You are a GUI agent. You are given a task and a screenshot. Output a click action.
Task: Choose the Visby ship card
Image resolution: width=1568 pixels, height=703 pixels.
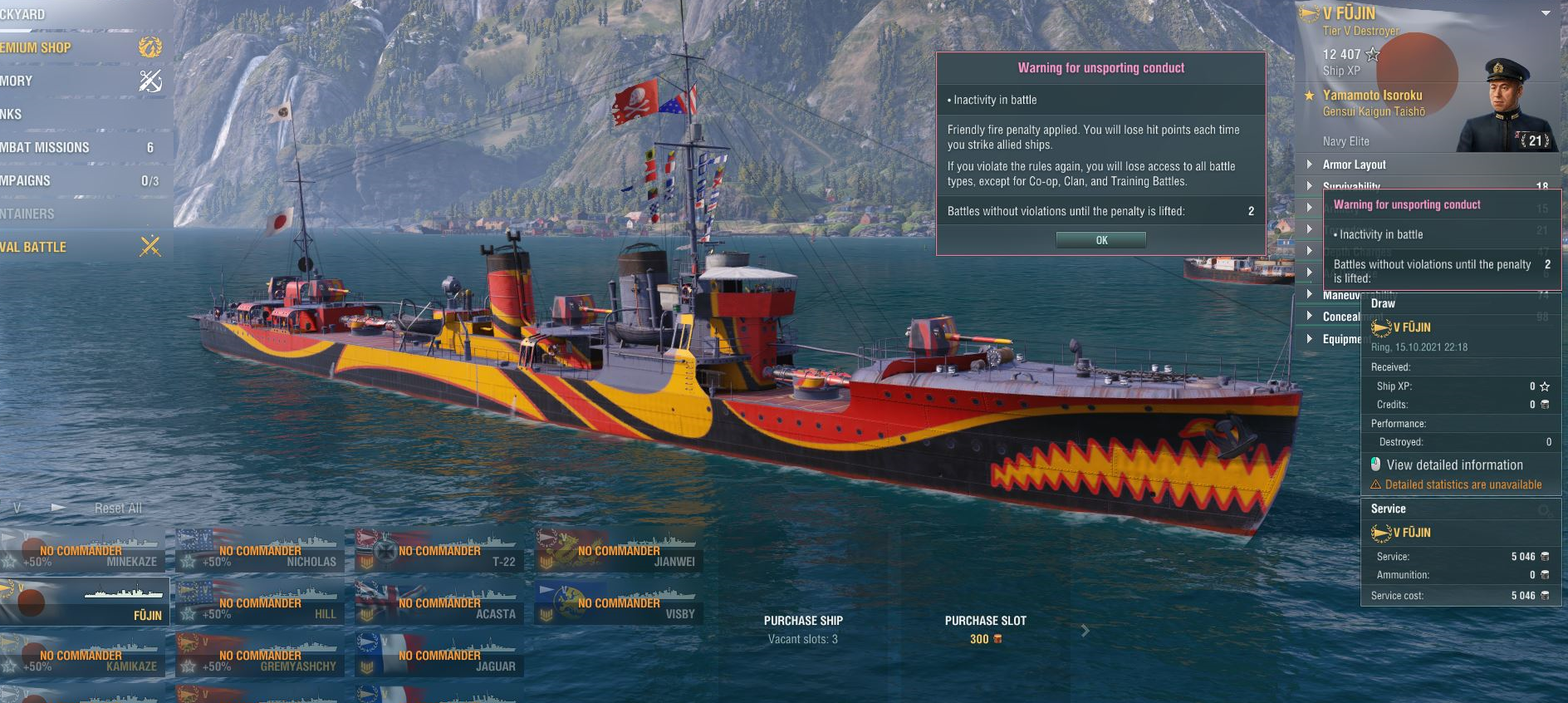coord(619,604)
